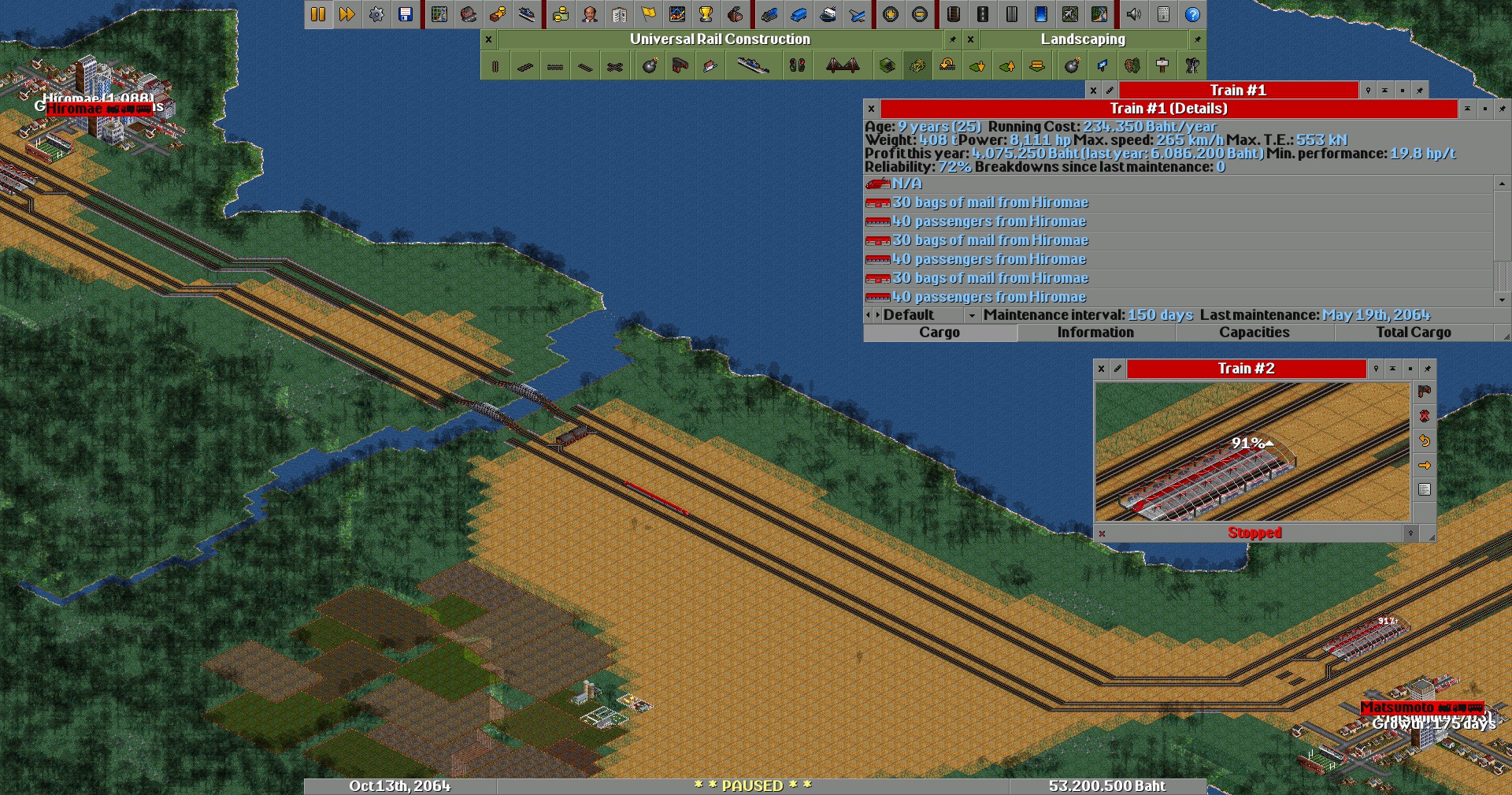Send Train #2 to depot

coord(1424,392)
